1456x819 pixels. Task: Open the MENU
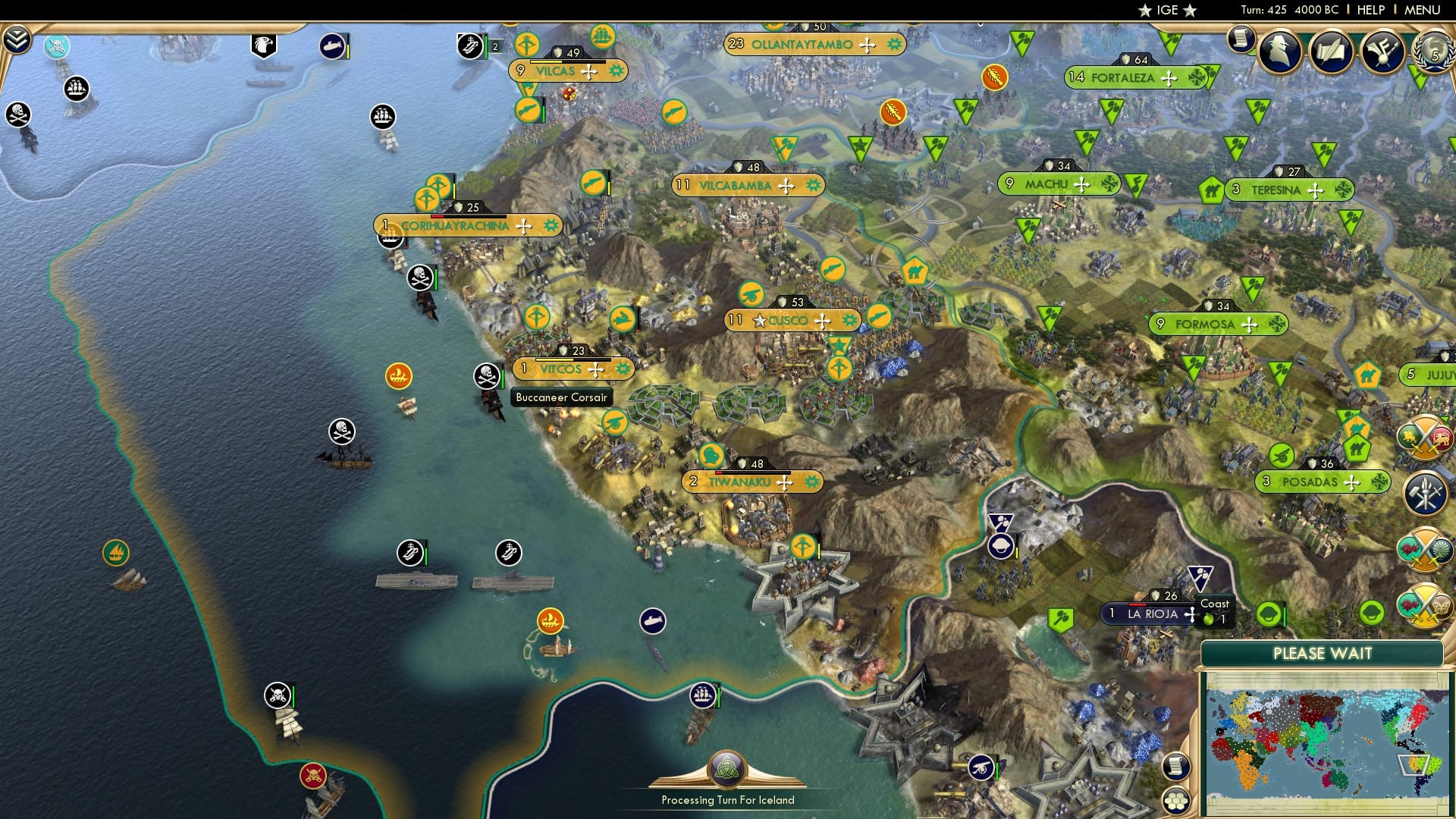1424,10
